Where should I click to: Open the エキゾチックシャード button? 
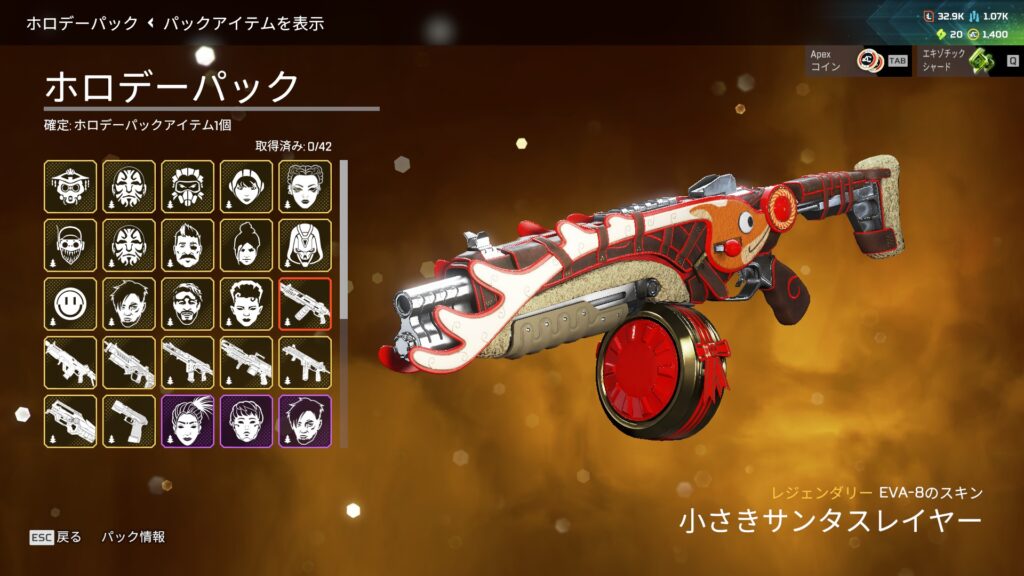click(x=964, y=61)
